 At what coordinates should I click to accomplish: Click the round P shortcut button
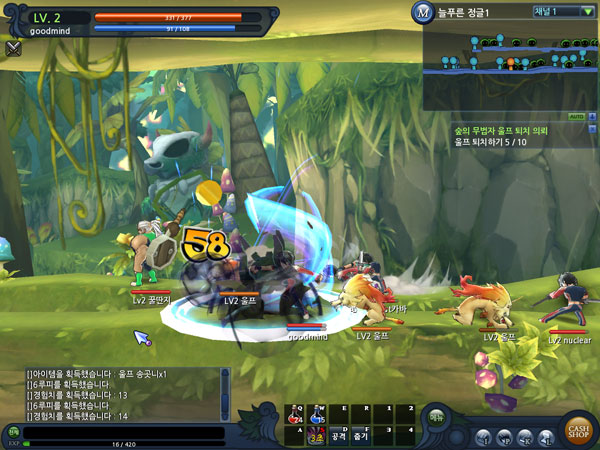click(x=505, y=437)
